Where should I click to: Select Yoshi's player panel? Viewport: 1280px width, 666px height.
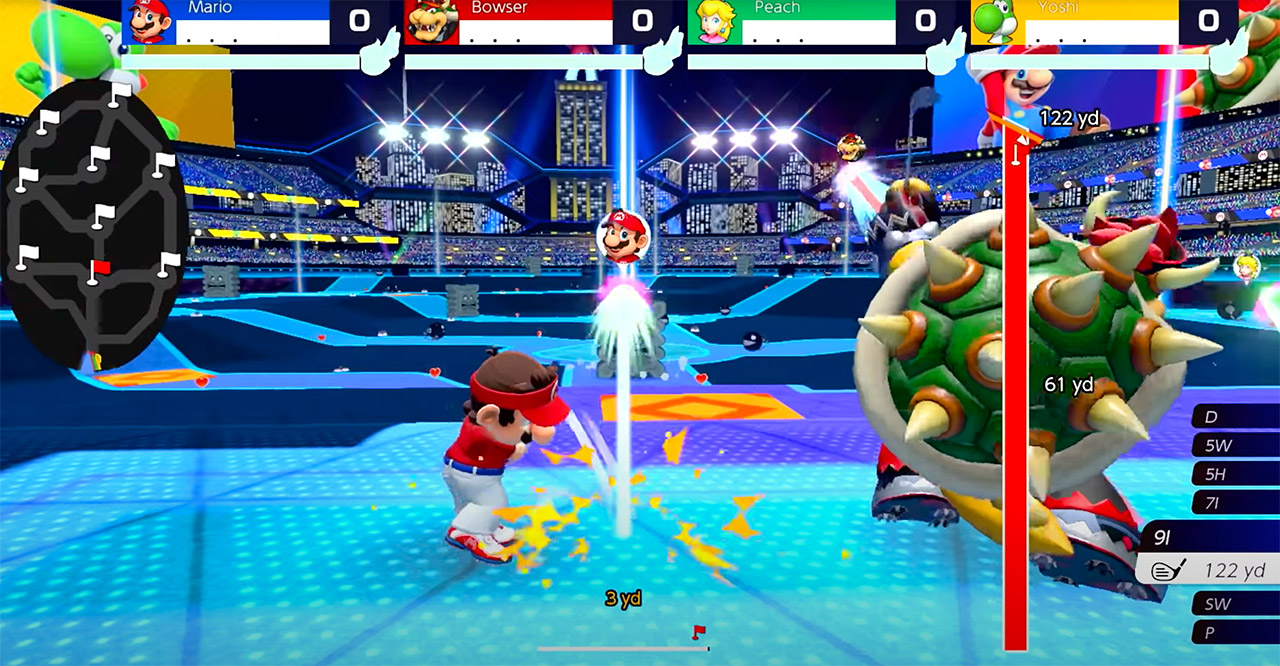(1076, 22)
